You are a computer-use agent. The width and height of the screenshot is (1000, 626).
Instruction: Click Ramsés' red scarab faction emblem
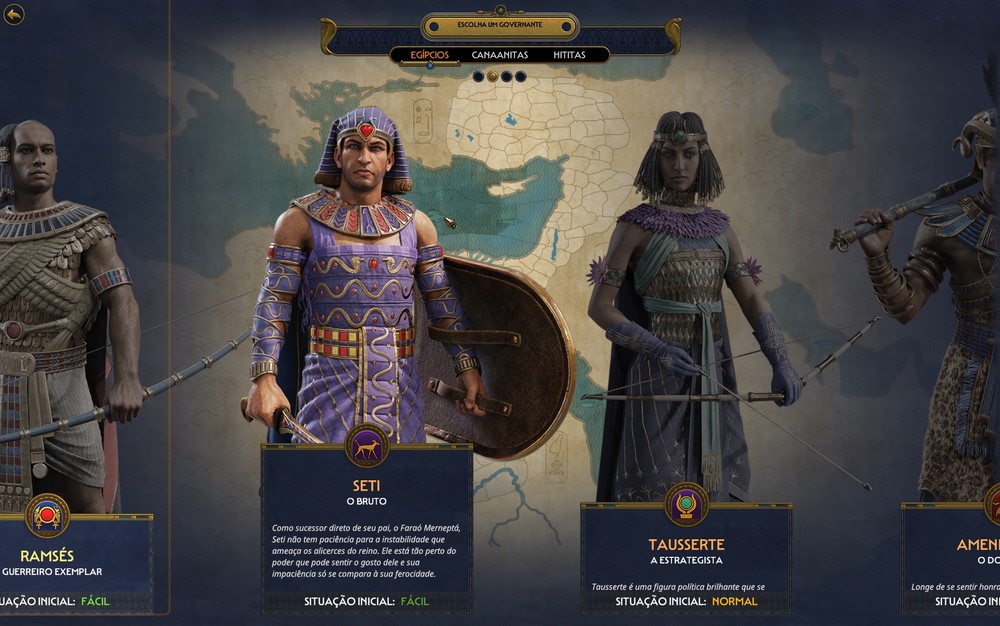tap(47, 515)
